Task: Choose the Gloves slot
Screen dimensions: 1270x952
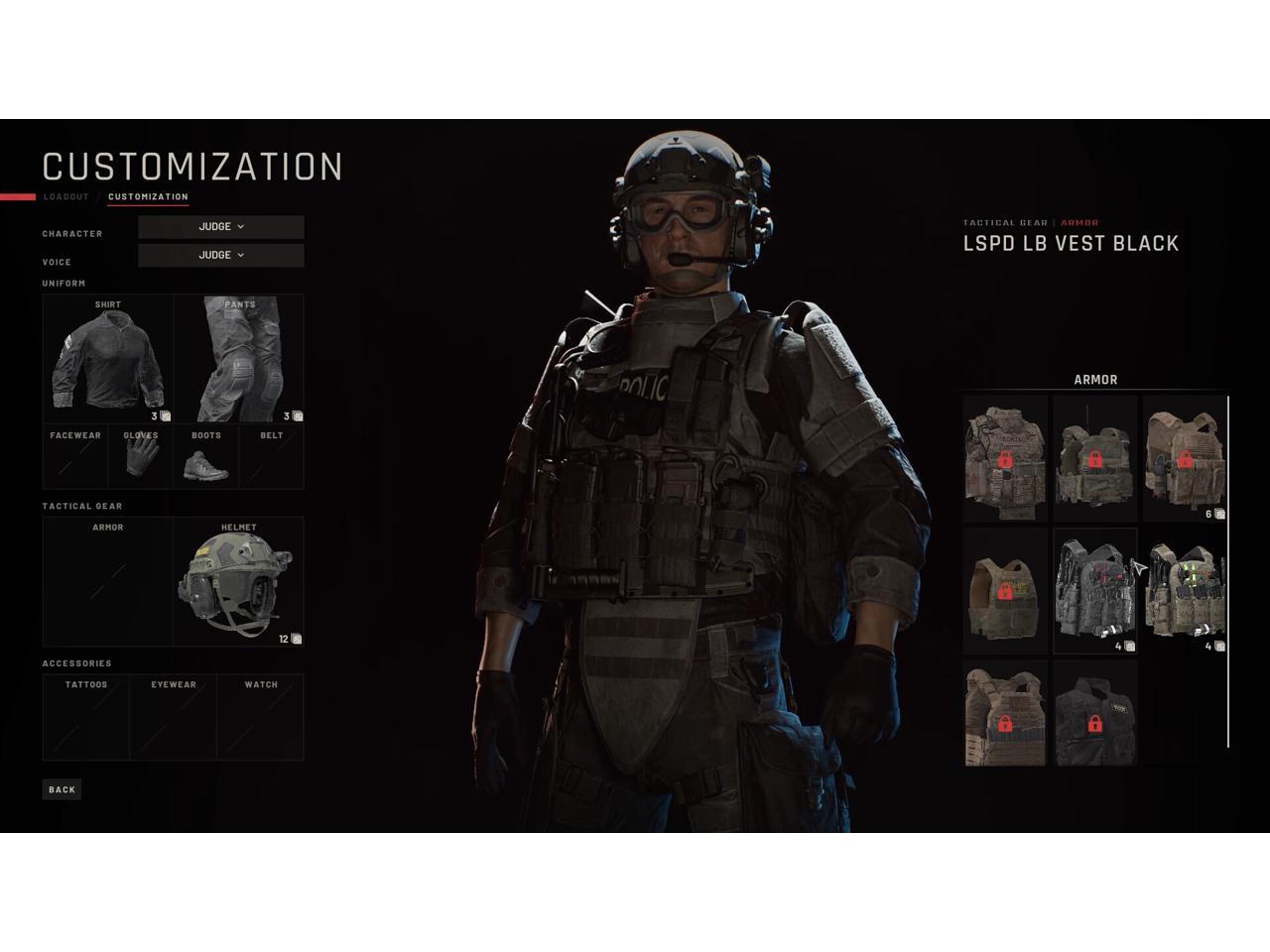Action: pos(141,457)
